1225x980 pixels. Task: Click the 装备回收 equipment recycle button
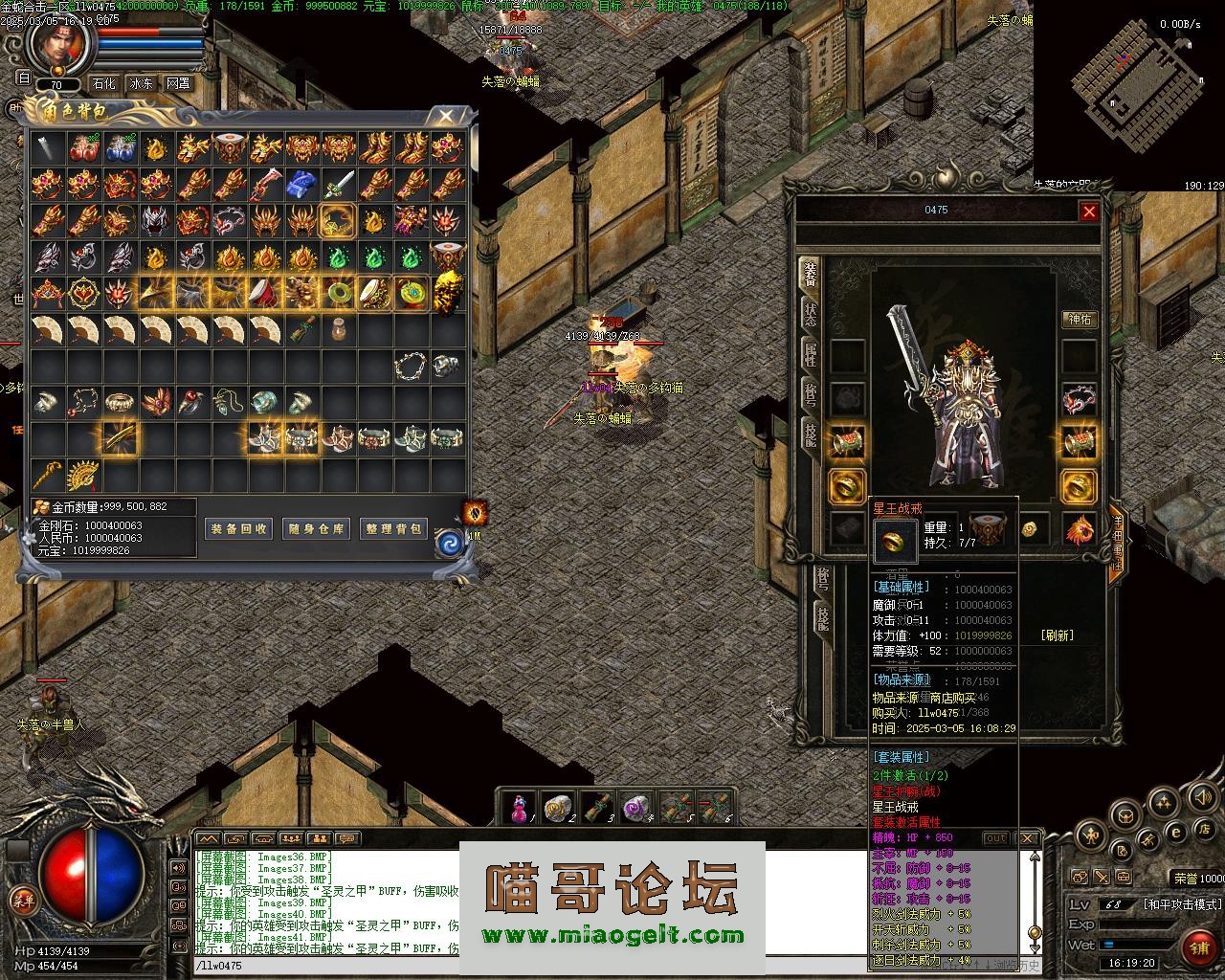tap(238, 528)
